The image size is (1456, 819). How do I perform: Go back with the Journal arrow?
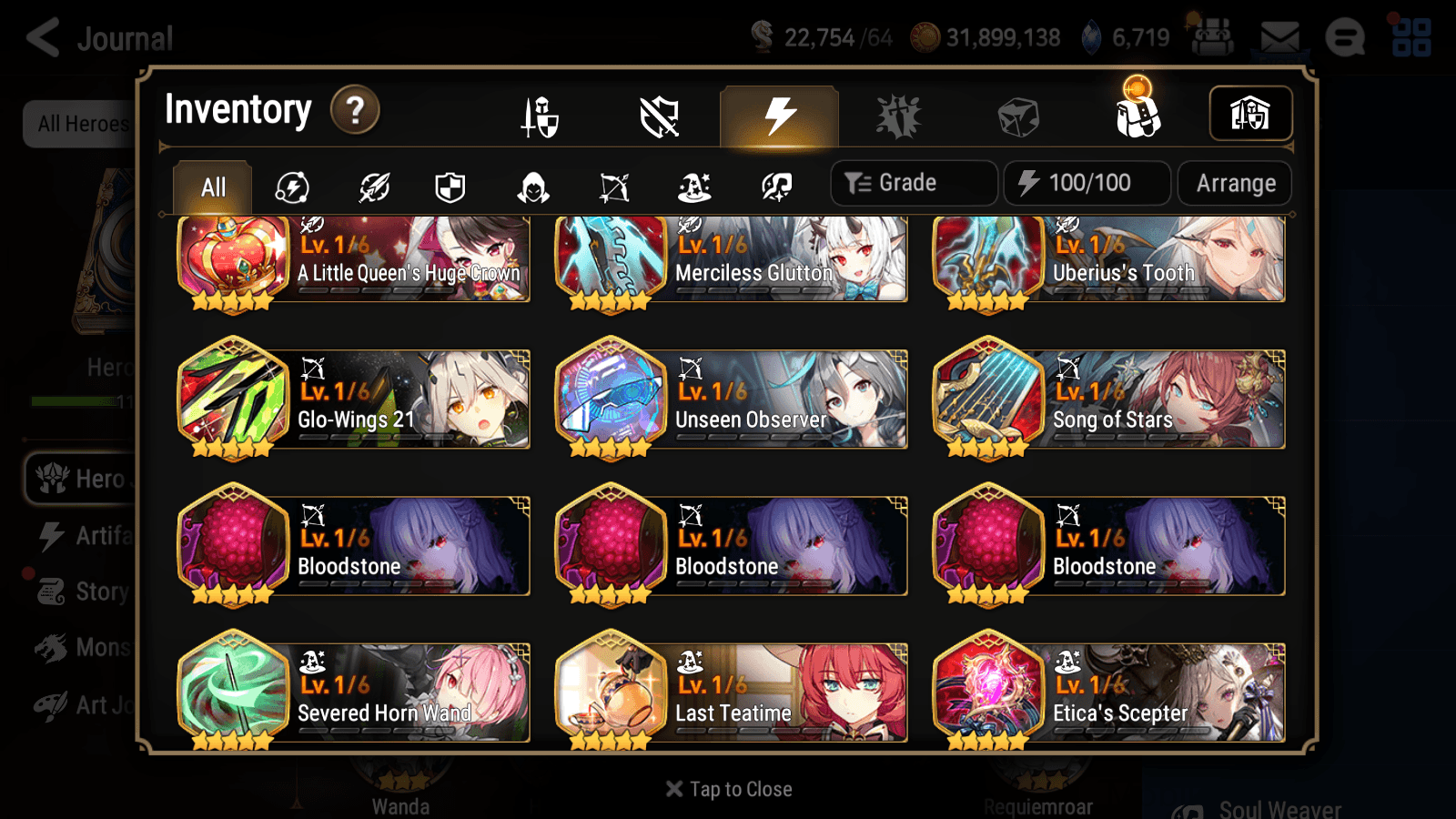point(44,38)
